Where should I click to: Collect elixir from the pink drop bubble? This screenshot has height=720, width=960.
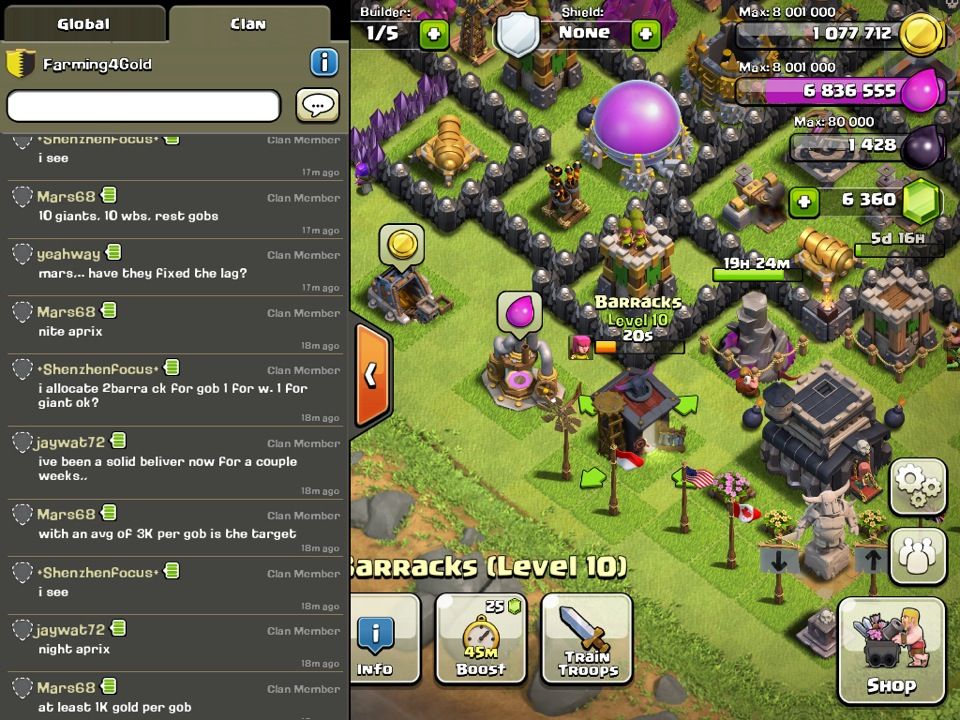[520, 311]
